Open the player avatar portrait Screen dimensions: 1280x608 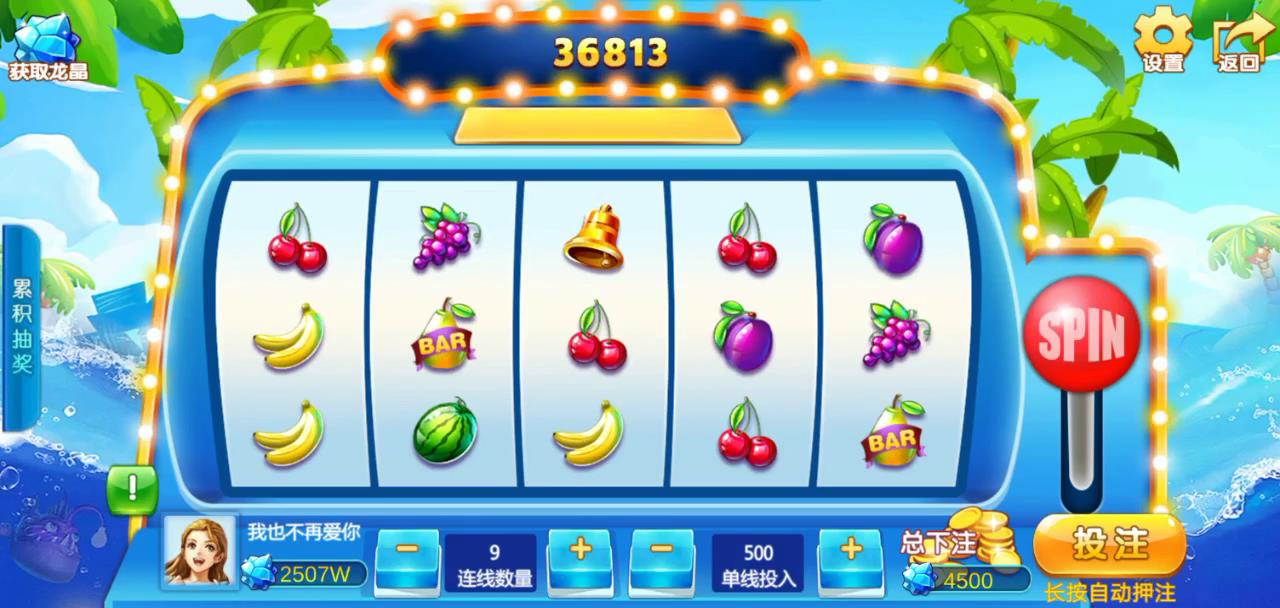[201, 550]
